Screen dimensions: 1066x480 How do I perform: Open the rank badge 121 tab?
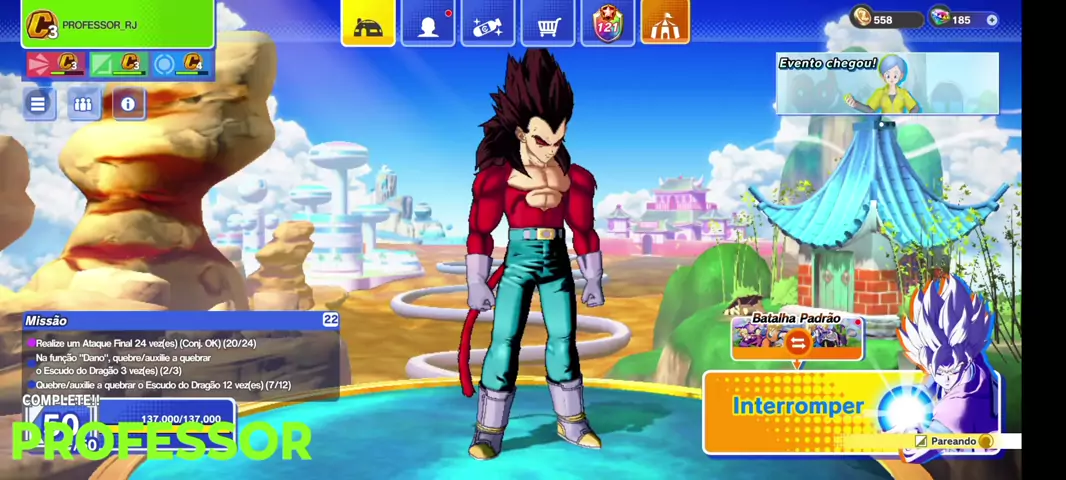[608, 24]
